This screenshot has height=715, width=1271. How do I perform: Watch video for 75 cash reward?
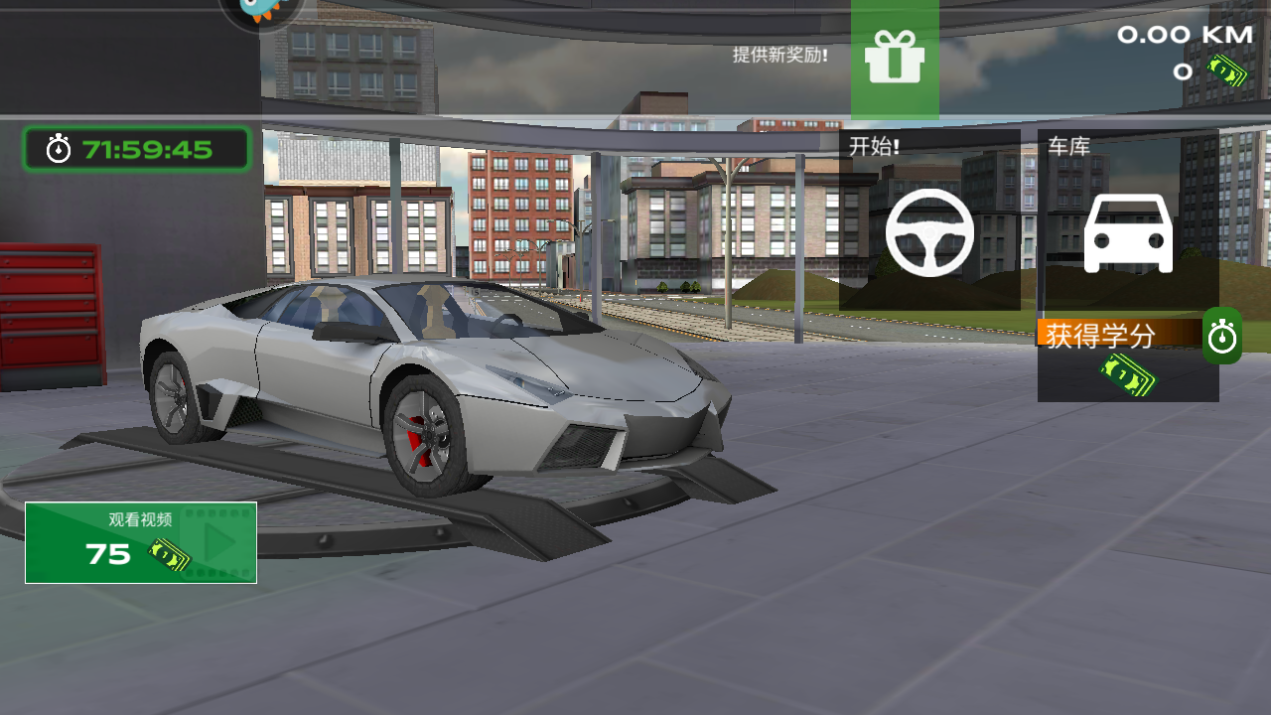tap(141, 543)
